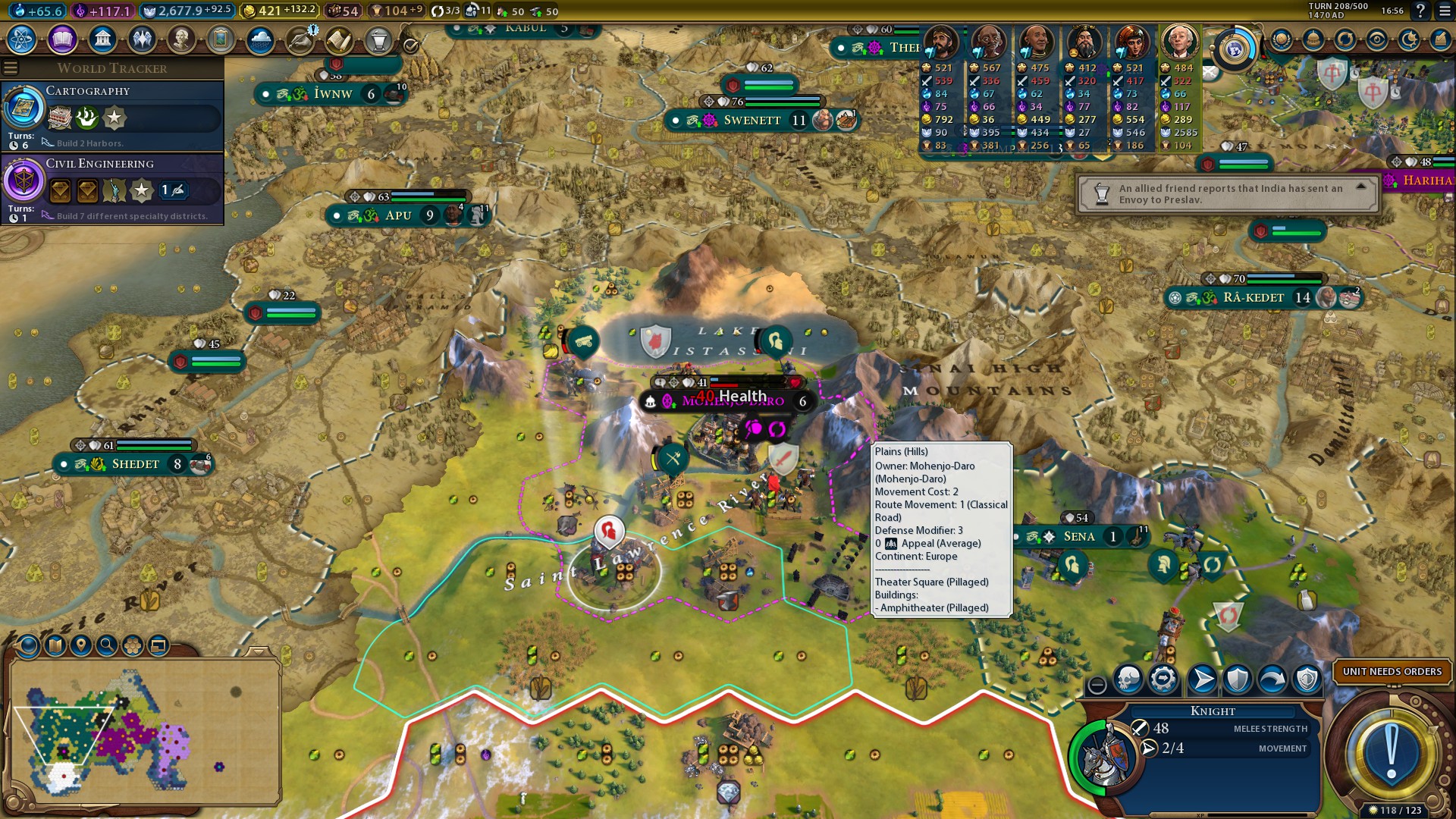Click the minimap
Screen dimensions: 1456x819
[x=144, y=732]
